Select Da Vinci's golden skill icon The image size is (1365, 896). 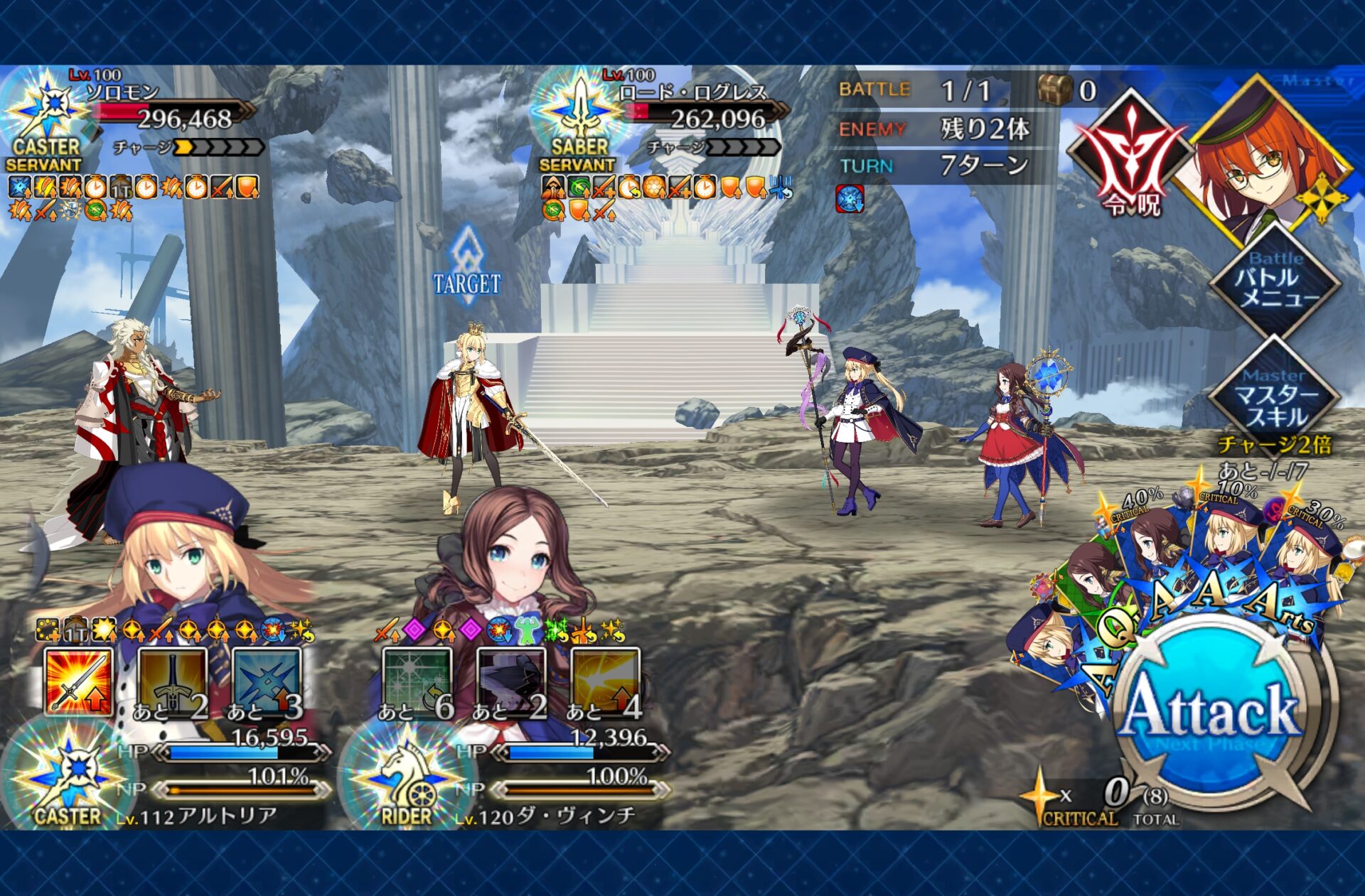click(605, 682)
